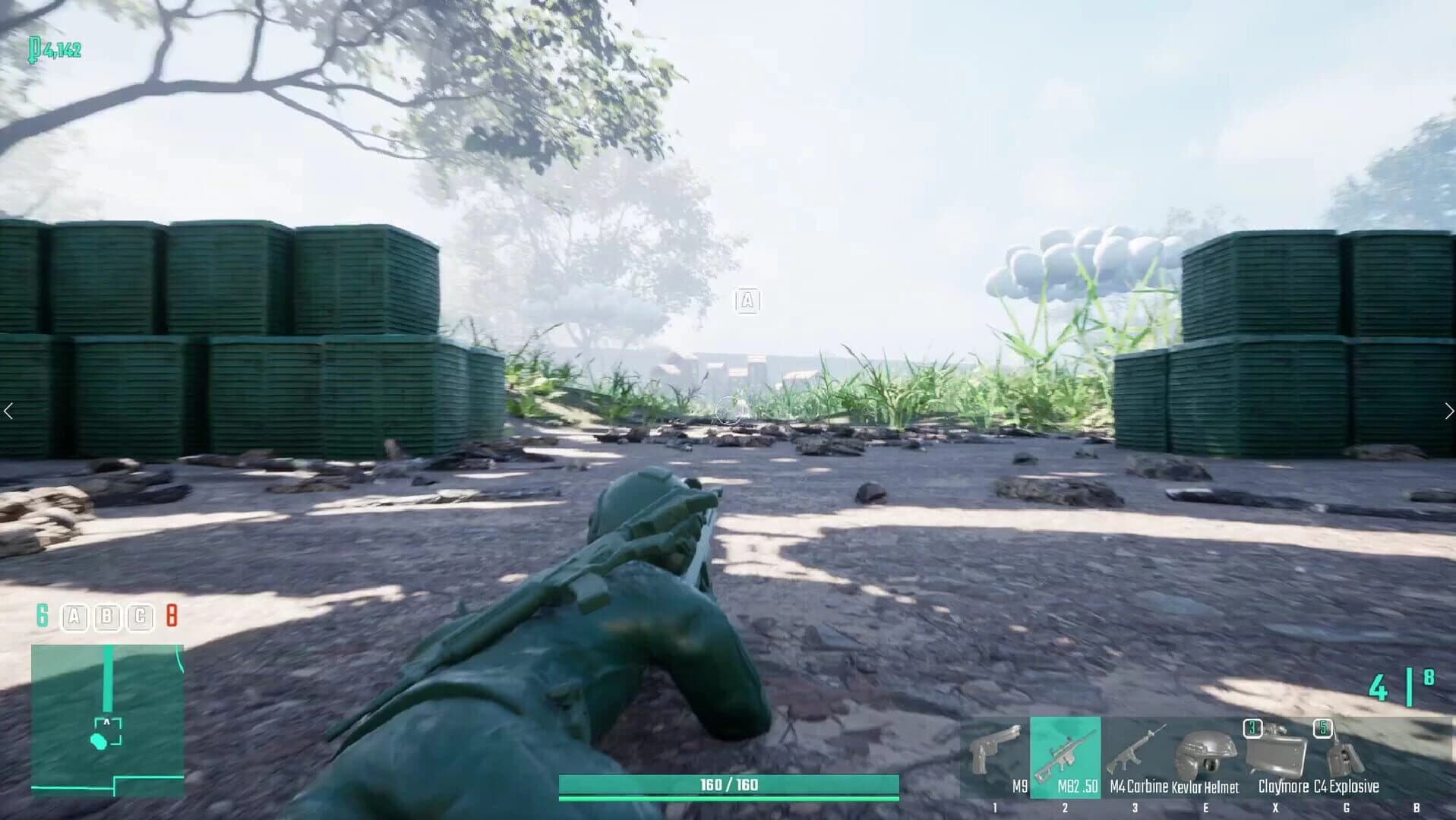Toggle objective point A indicator
Viewport: 1456px width, 820px height.
[x=74, y=616]
